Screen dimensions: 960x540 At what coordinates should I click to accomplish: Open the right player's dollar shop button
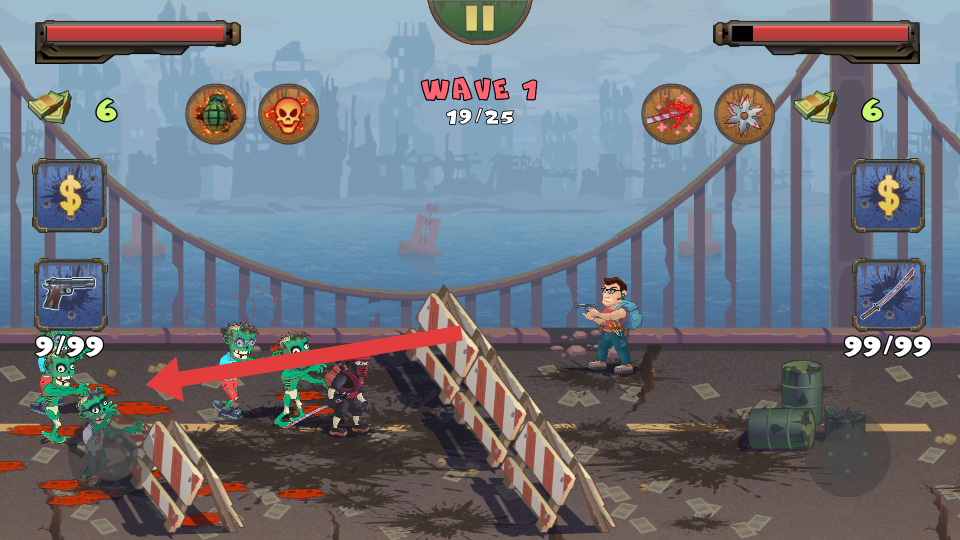point(888,196)
